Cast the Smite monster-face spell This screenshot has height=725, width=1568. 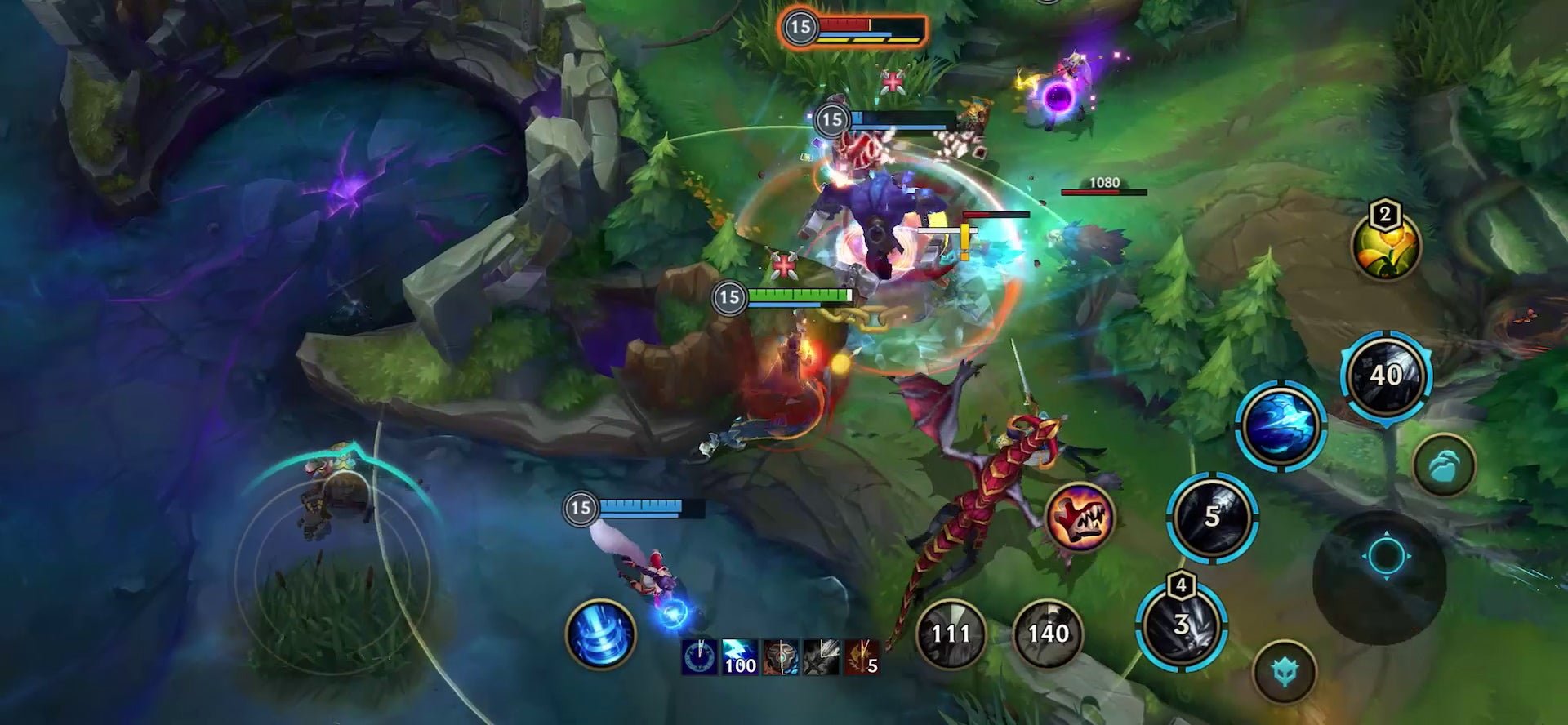click(x=1080, y=517)
